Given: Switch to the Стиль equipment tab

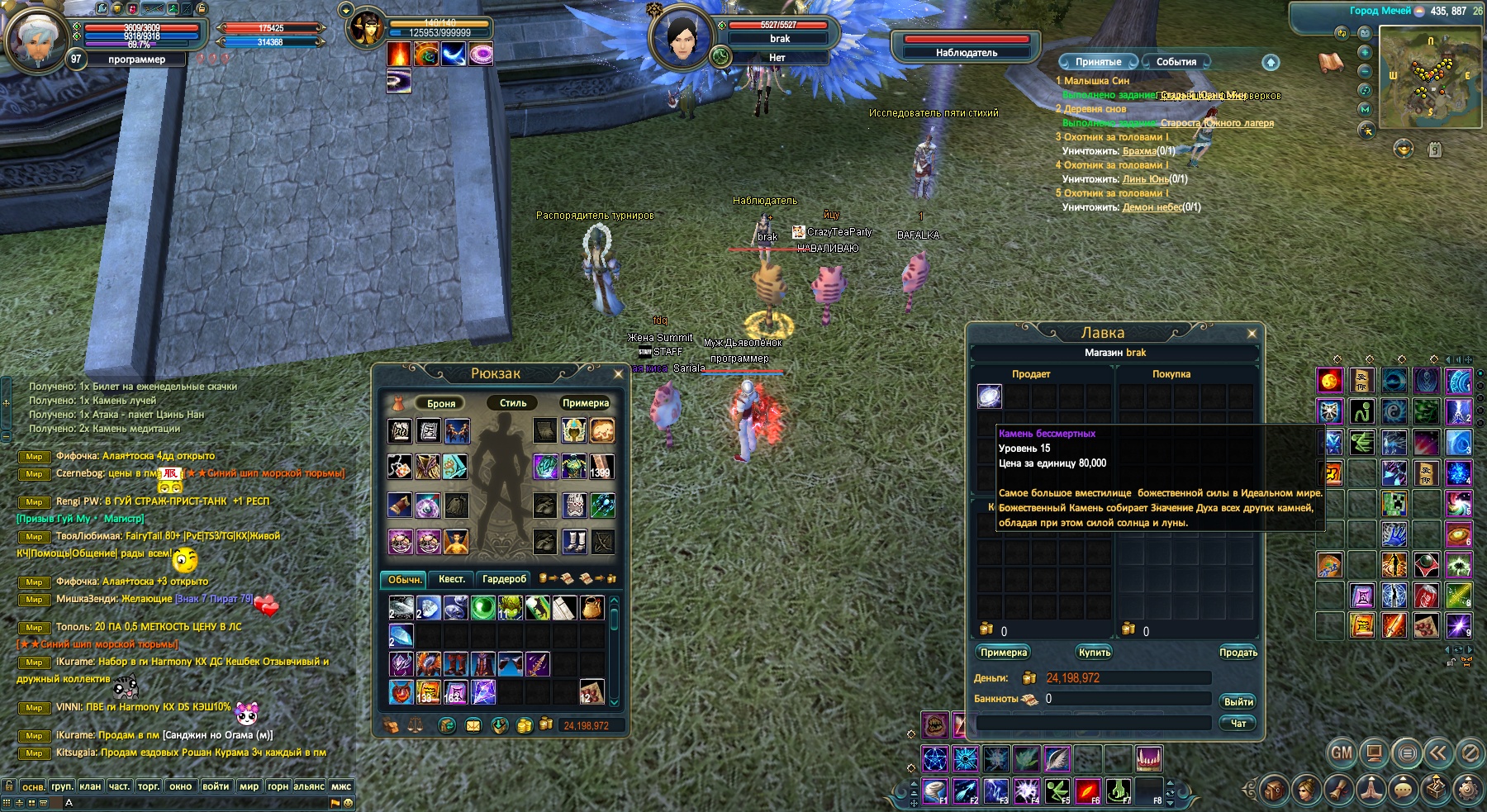Looking at the screenshot, I should coord(512,403).
